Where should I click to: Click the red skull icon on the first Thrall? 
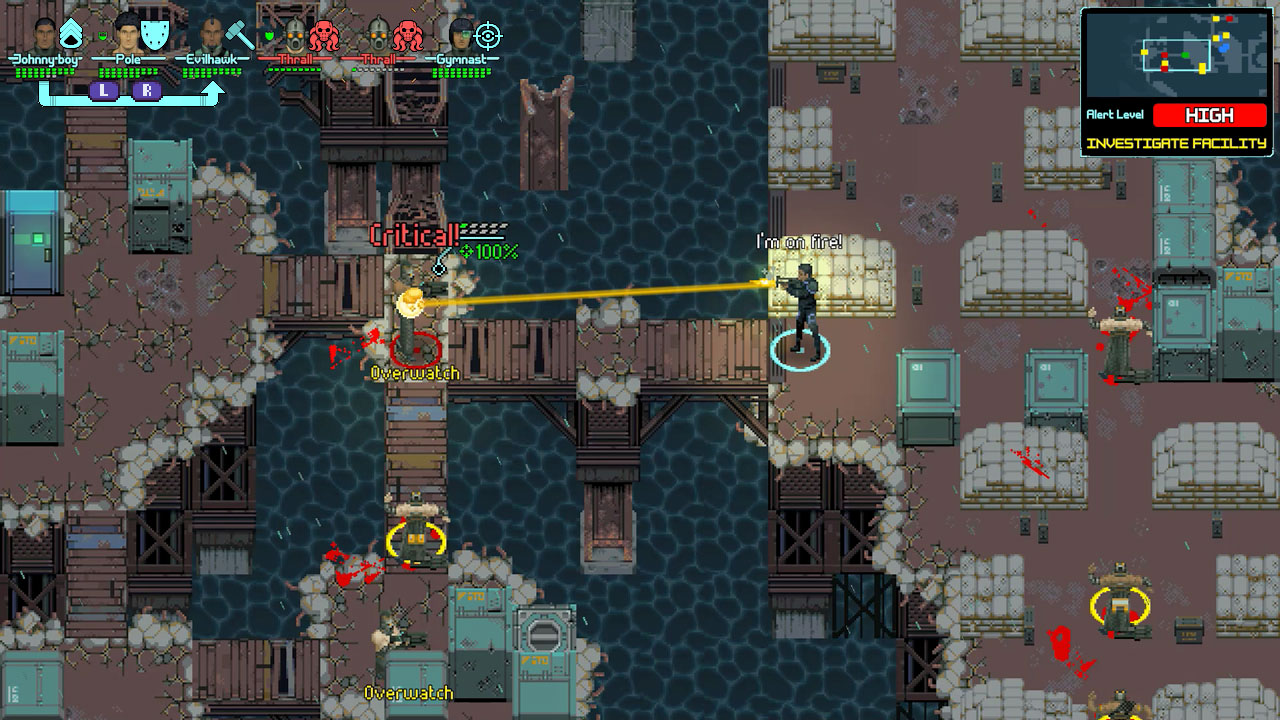322,36
